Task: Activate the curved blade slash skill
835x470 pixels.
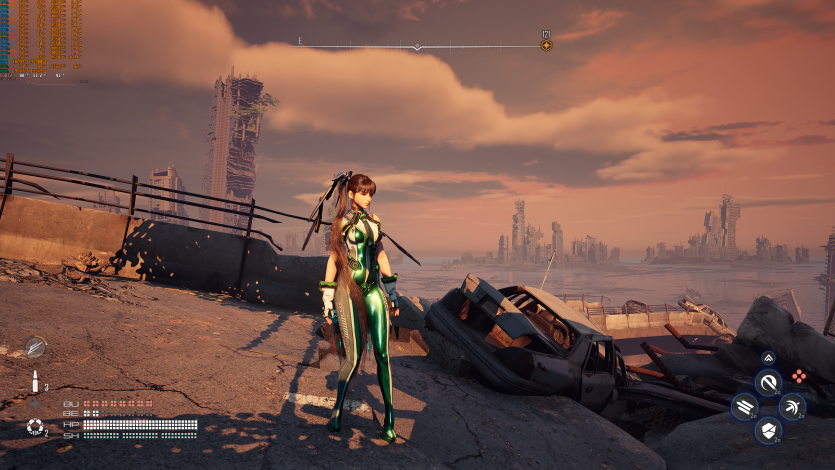Action: click(768, 382)
